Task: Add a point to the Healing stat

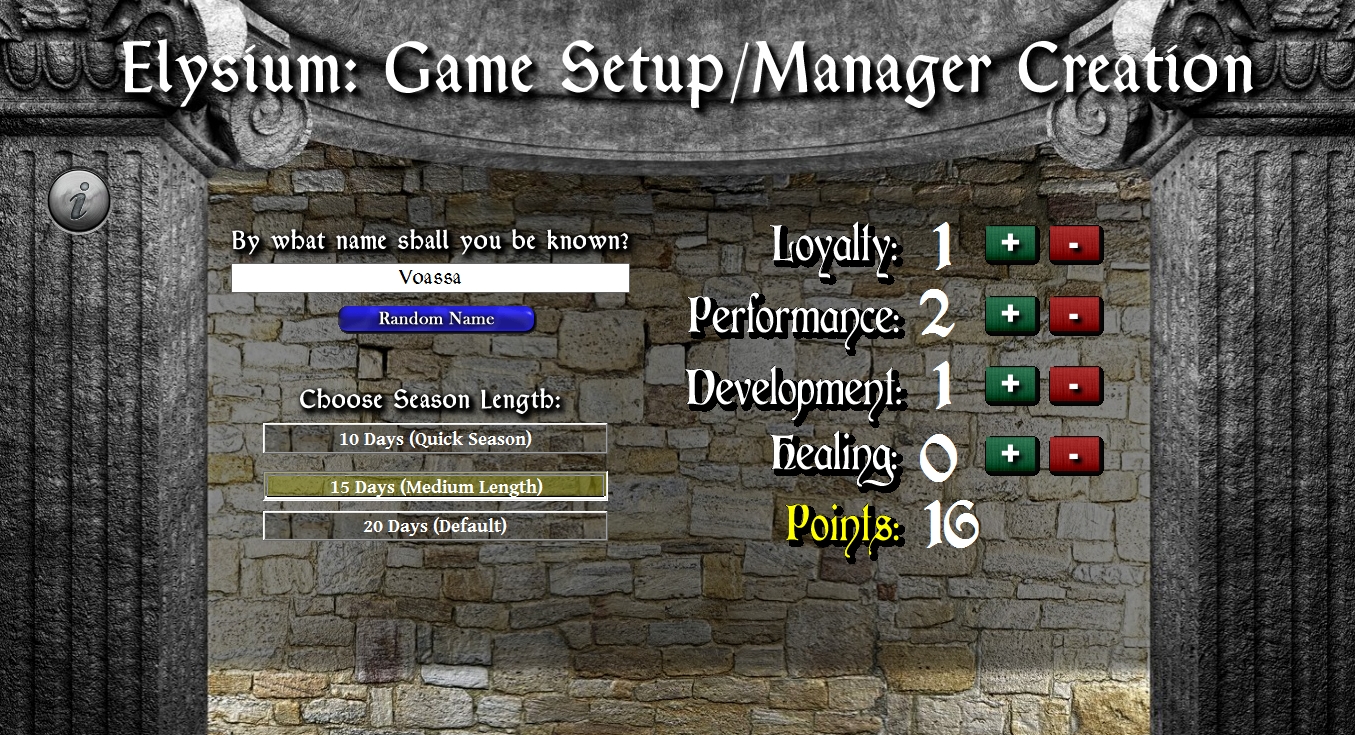Action: point(1011,455)
